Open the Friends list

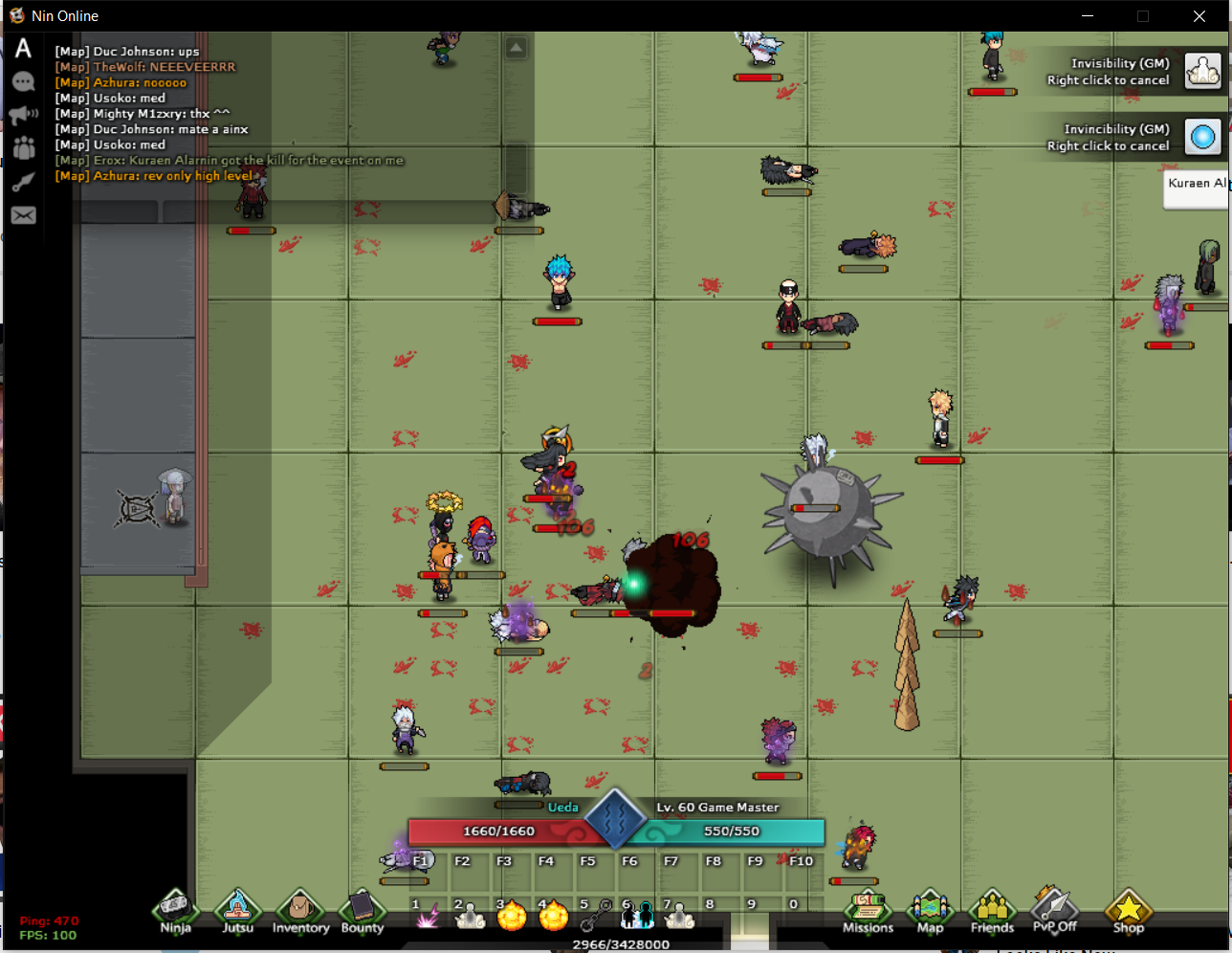point(992,911)
